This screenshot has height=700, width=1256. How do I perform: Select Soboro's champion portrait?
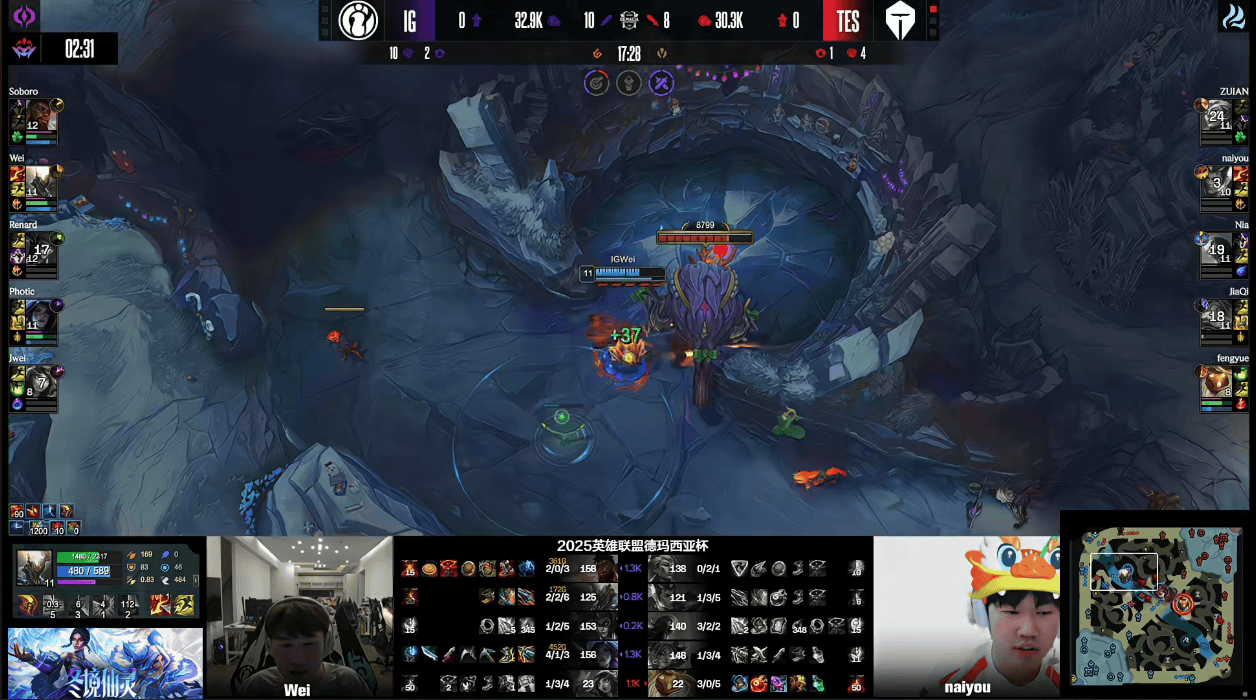coord(41,116)
